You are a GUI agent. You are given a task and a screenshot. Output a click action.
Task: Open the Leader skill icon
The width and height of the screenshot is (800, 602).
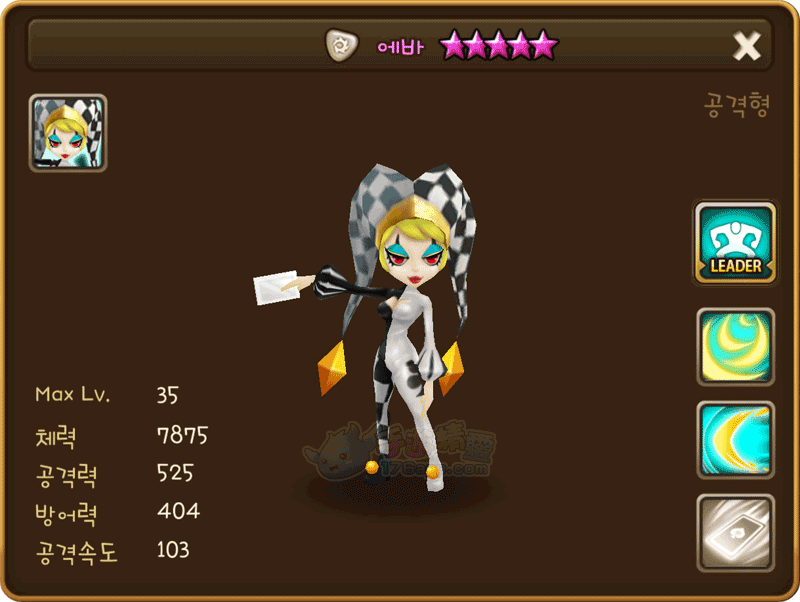click(735, 244)
